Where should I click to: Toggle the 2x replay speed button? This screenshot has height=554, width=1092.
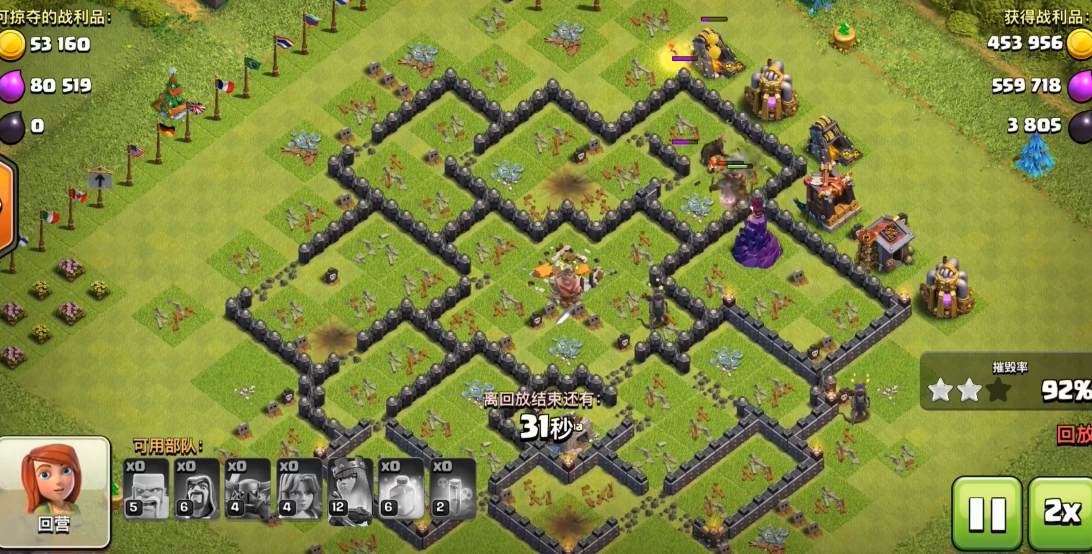coord(1060,513)
